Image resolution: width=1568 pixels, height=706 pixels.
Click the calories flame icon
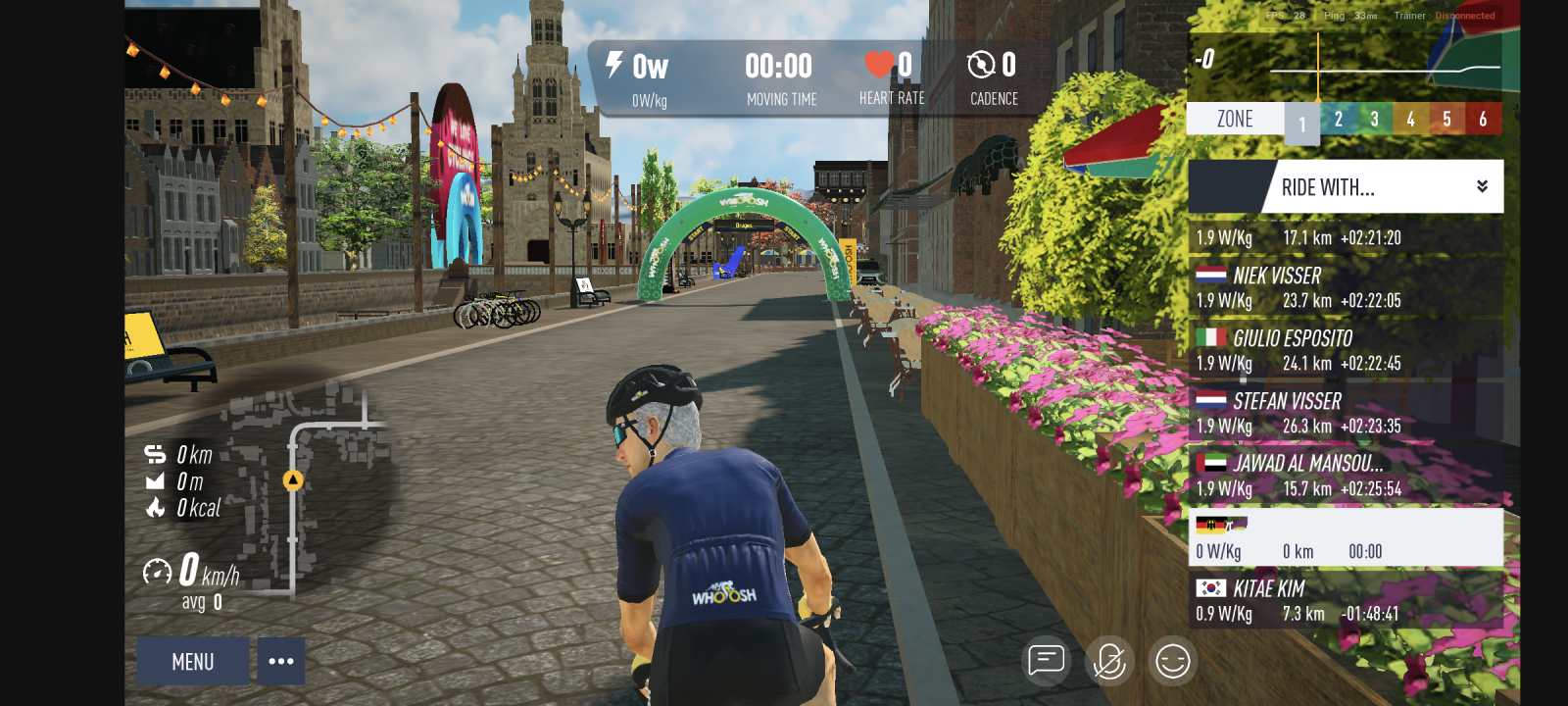tap(155, 508)
